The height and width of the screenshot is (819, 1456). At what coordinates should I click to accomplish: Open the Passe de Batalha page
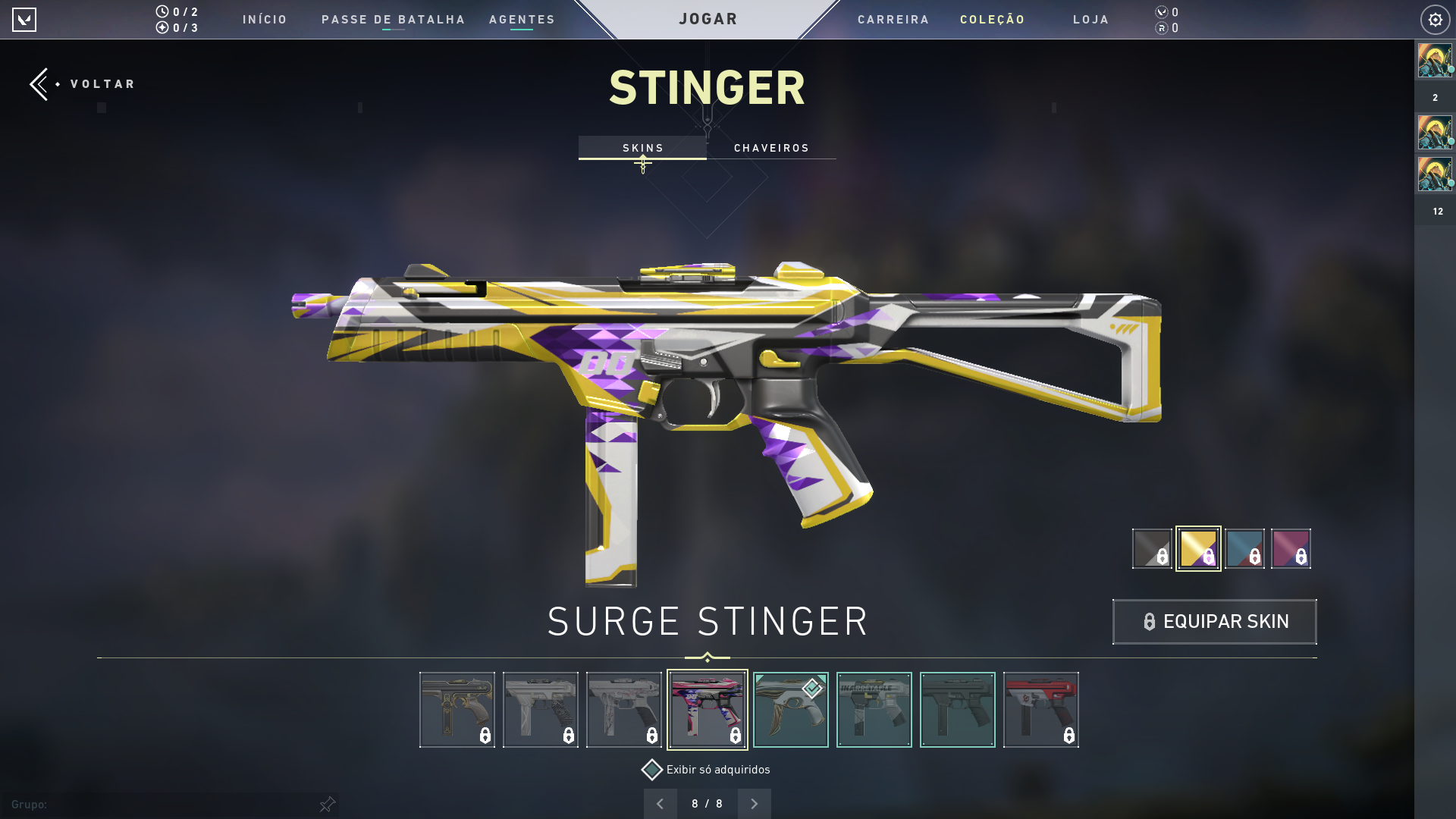pyautogui.click(x=394, y=20)
